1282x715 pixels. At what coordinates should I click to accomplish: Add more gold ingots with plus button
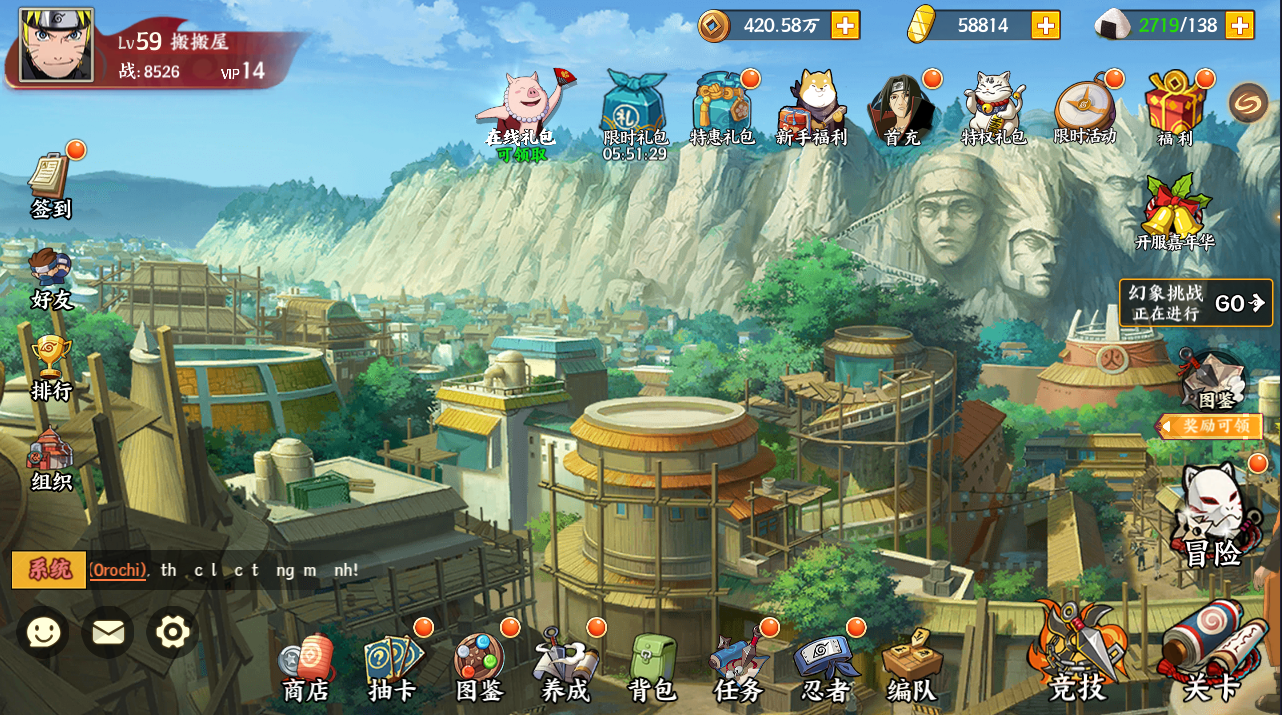pyautogui.click(x=1046, y=25)
